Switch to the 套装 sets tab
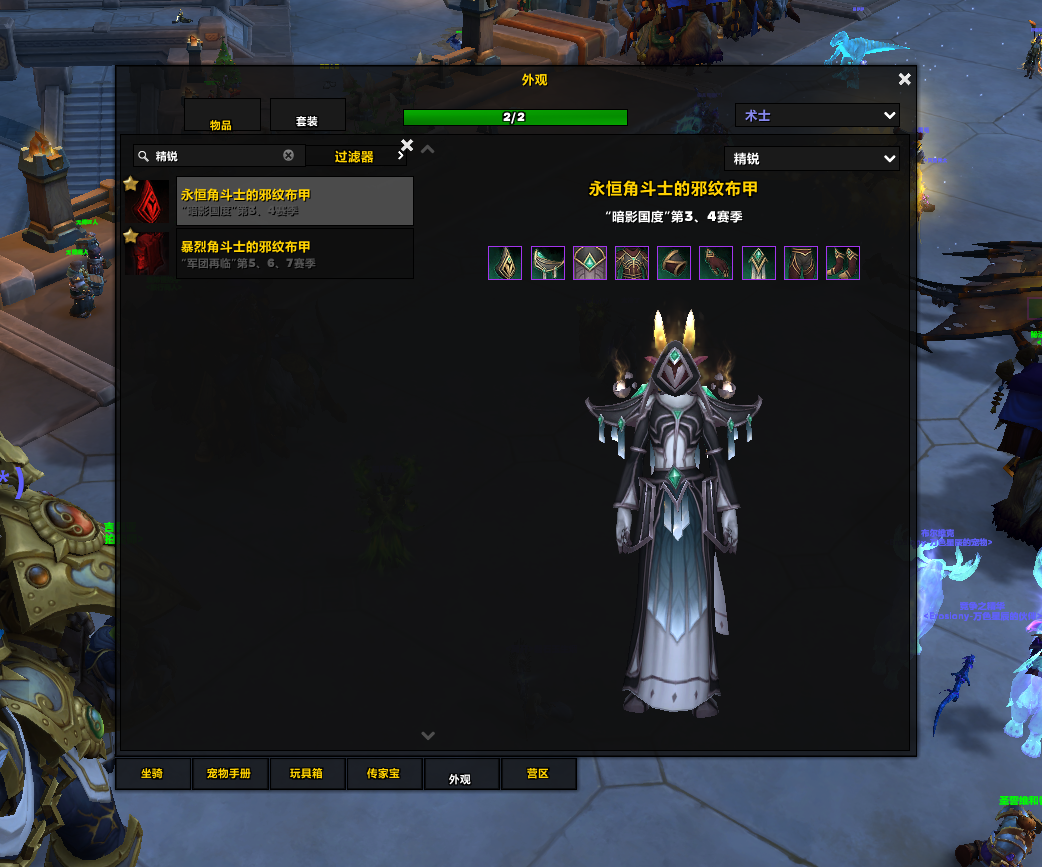The height and width of the screenshot is (867, 1042). pyautogui.click(x=307, y=115)
